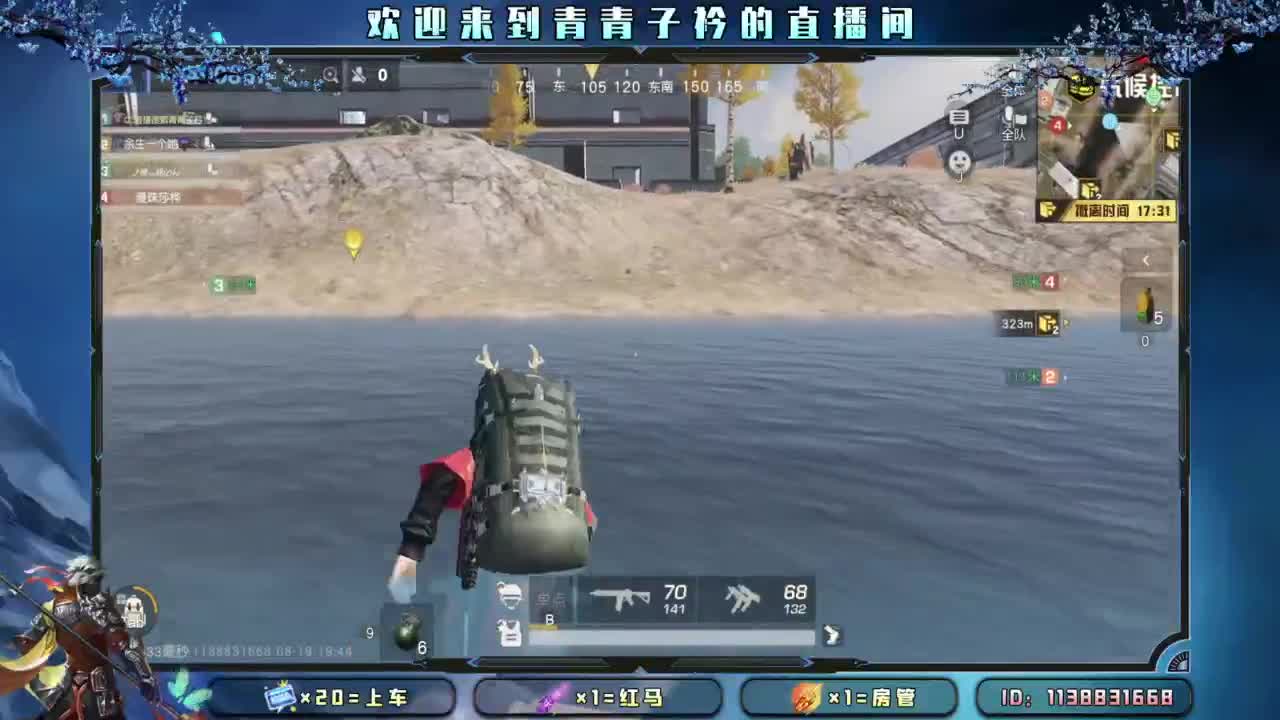Click the armor vest icon near health bar

tap(508, 633)
